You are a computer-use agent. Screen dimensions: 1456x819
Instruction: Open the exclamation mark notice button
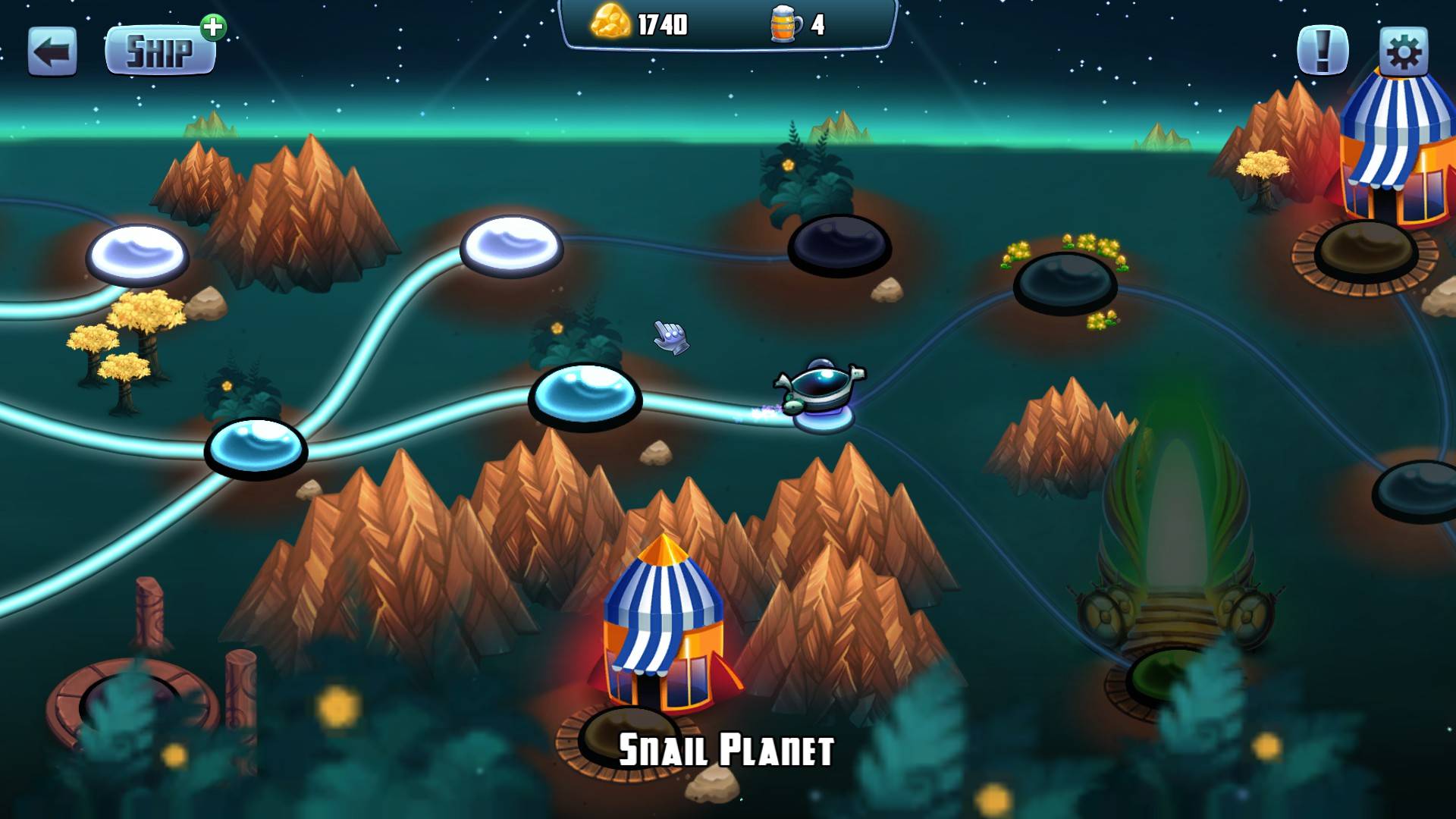tap(1323, 51)
